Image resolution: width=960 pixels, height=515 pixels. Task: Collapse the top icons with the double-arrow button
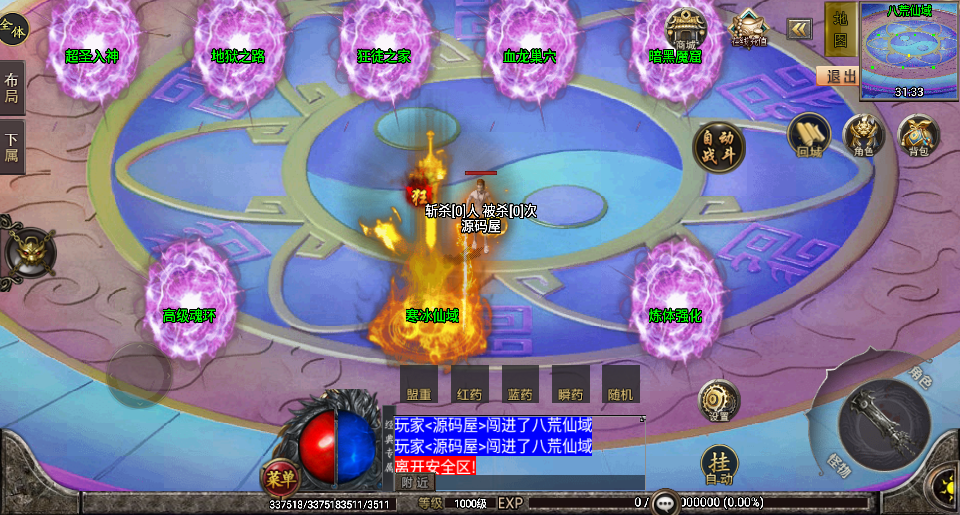pyautogui.click(x=799, y=28)
